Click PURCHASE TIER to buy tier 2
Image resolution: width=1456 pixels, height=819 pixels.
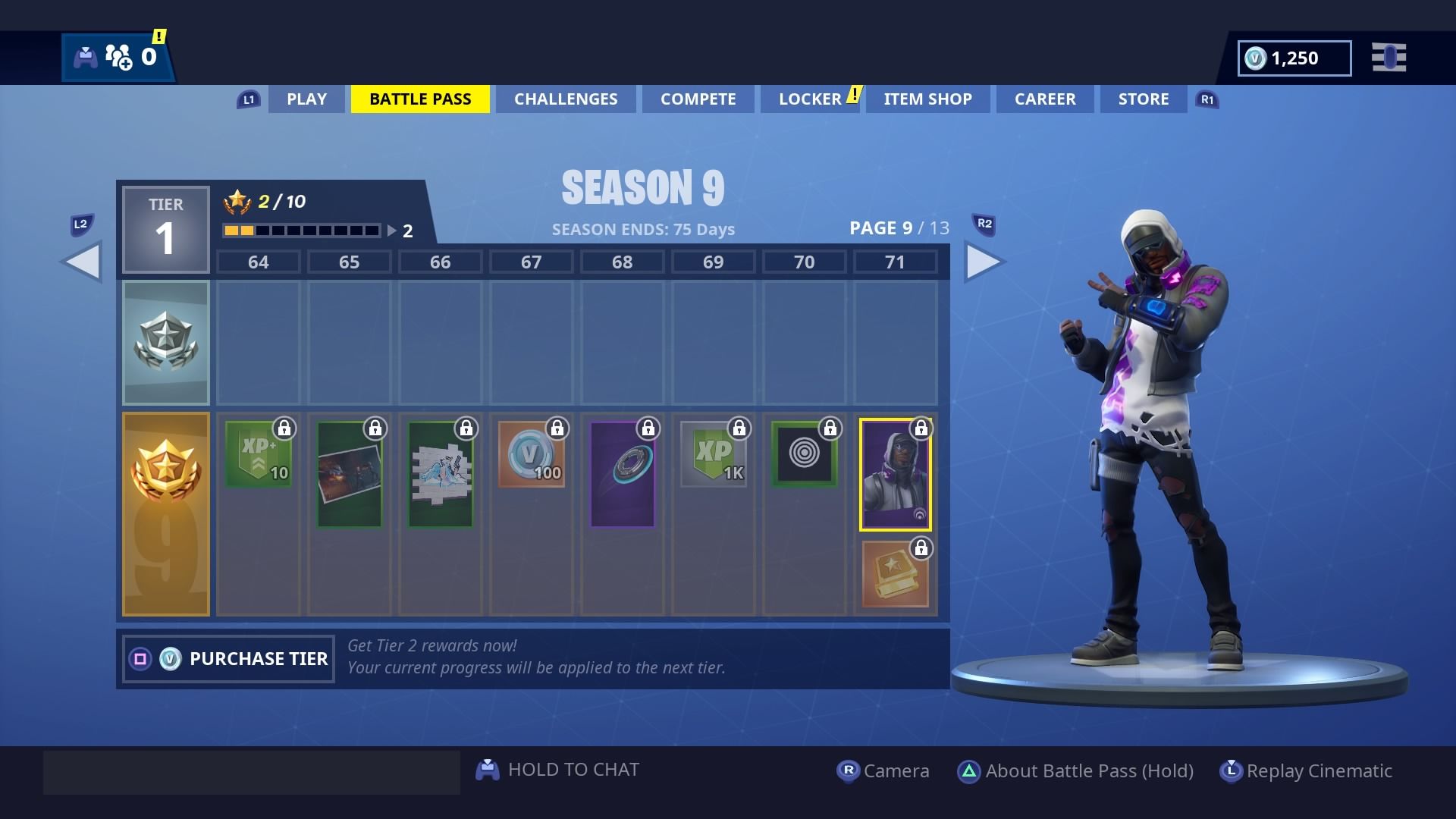[x=227, y=658]
